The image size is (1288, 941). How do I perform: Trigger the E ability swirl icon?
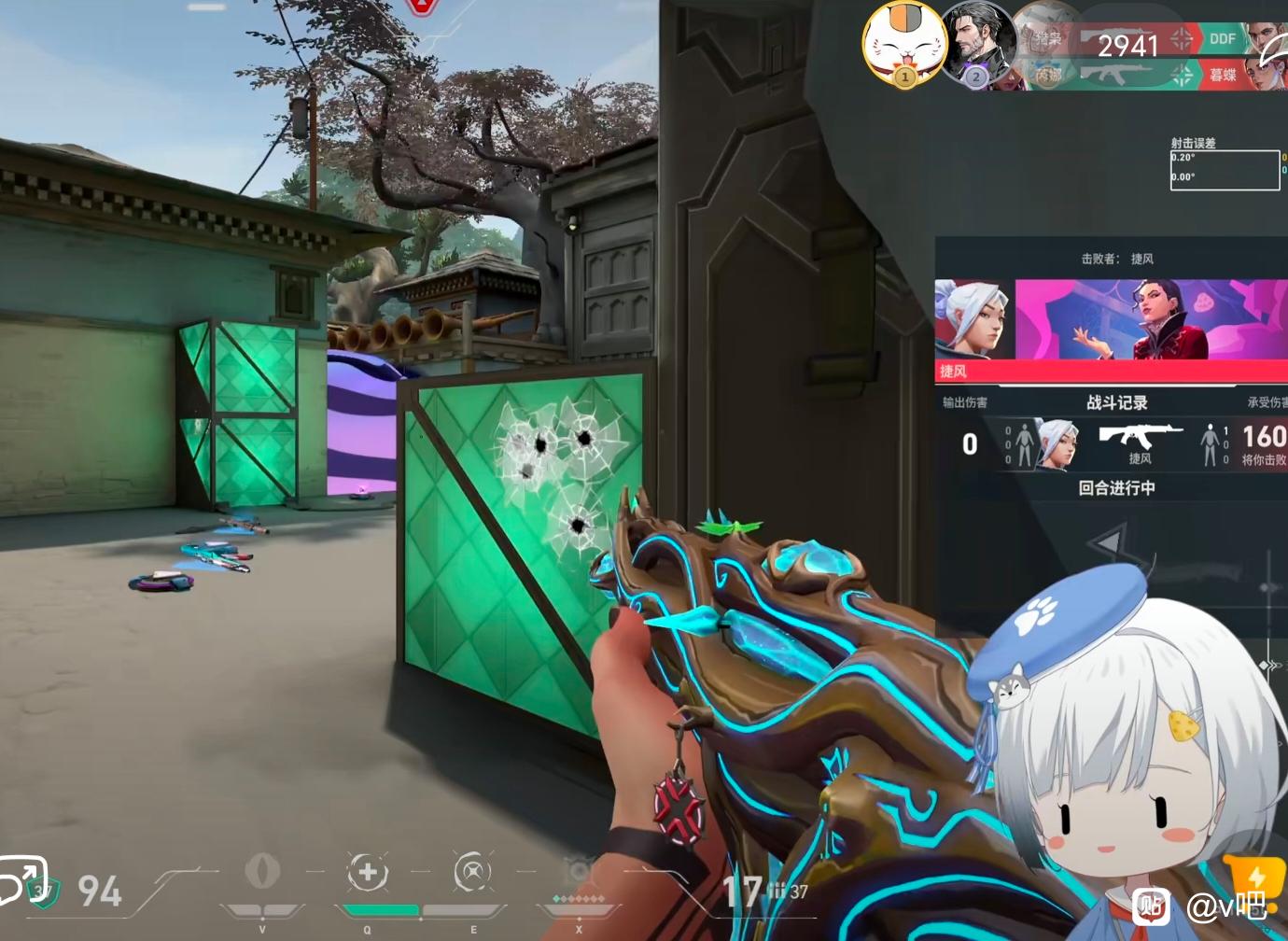[x=472, y=873]
